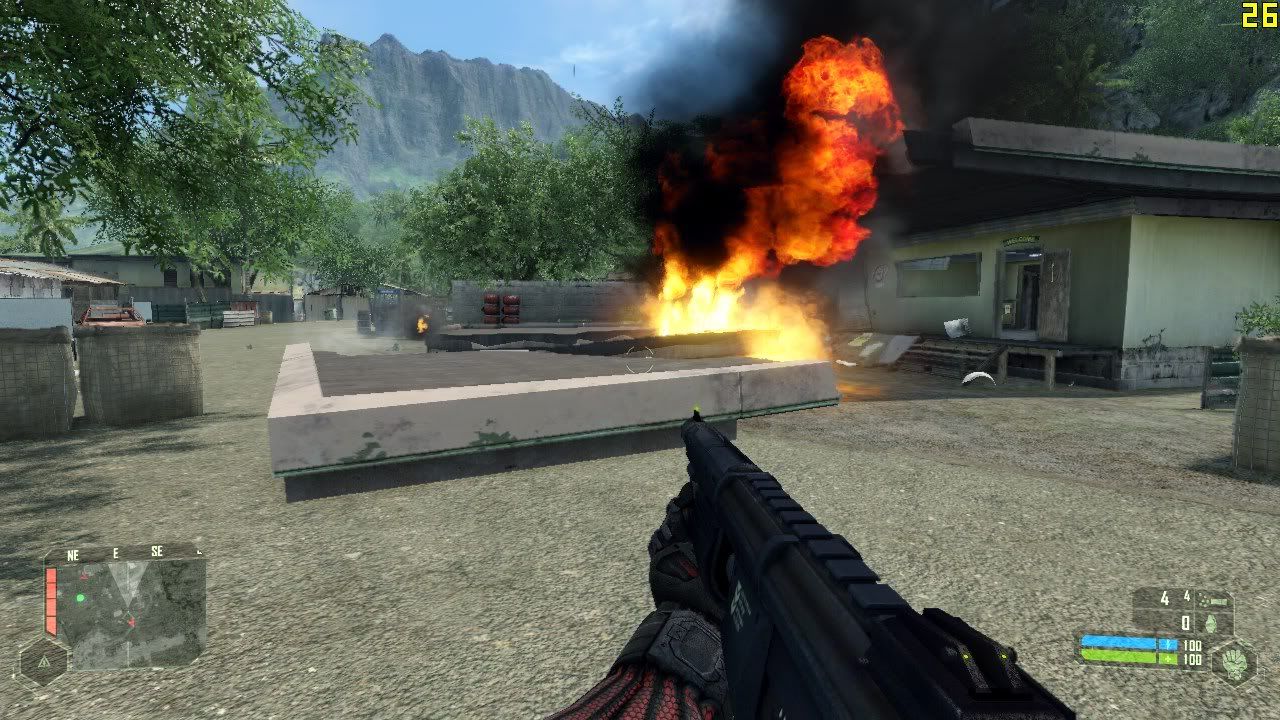This screenshot has width=1280, height=720.
Task: Click the weapon fire mode icon
Action: 1217,600
